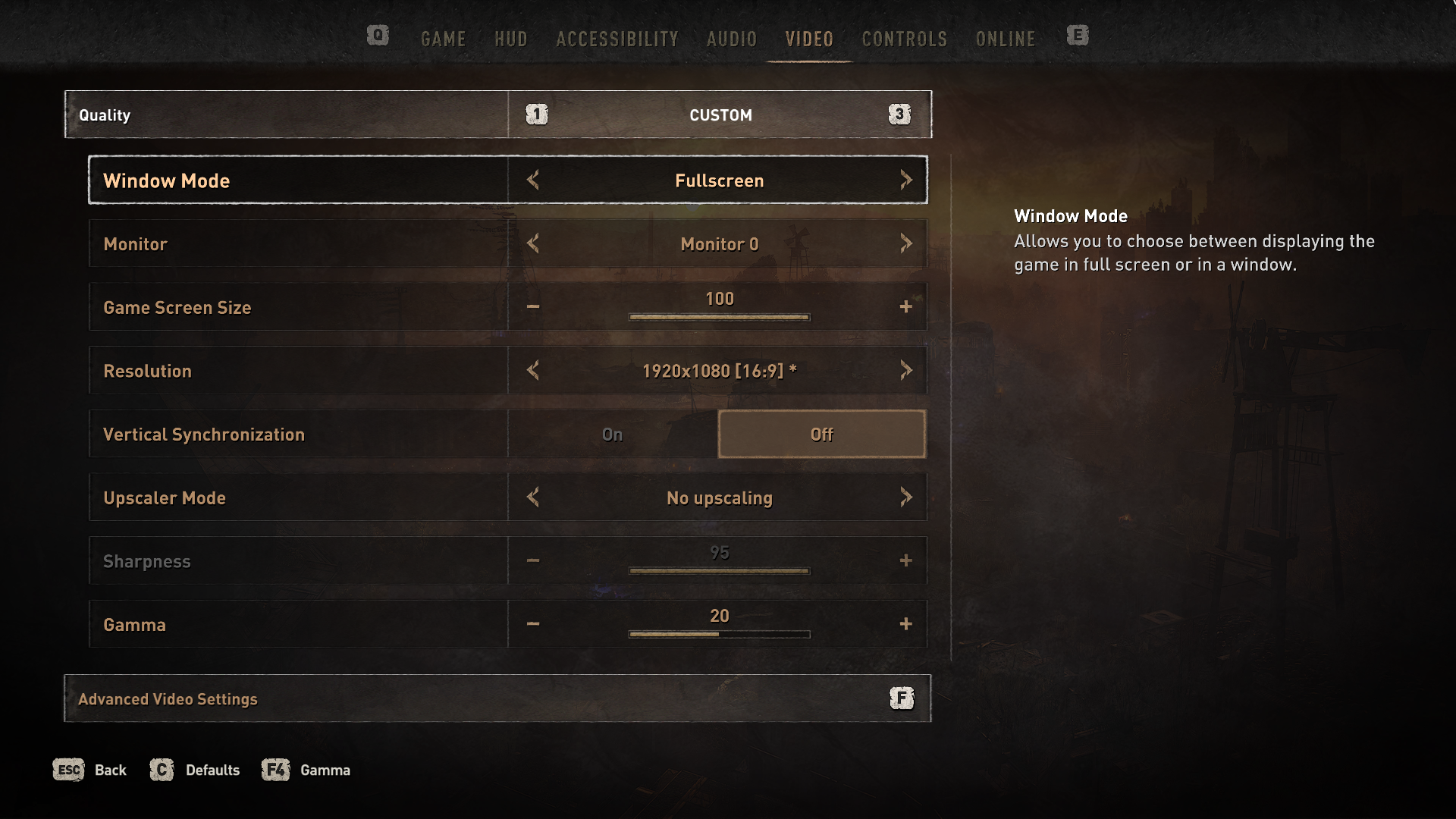Open the Controls tab
This screenshot has height=819, width=1456.
tap(904, 39)
